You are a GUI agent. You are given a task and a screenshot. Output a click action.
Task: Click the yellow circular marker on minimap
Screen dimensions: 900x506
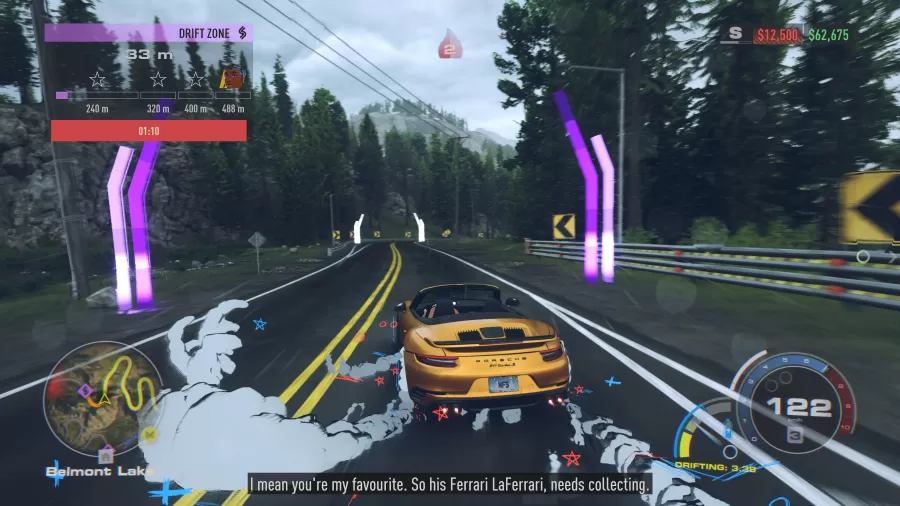tap(149, 433)
